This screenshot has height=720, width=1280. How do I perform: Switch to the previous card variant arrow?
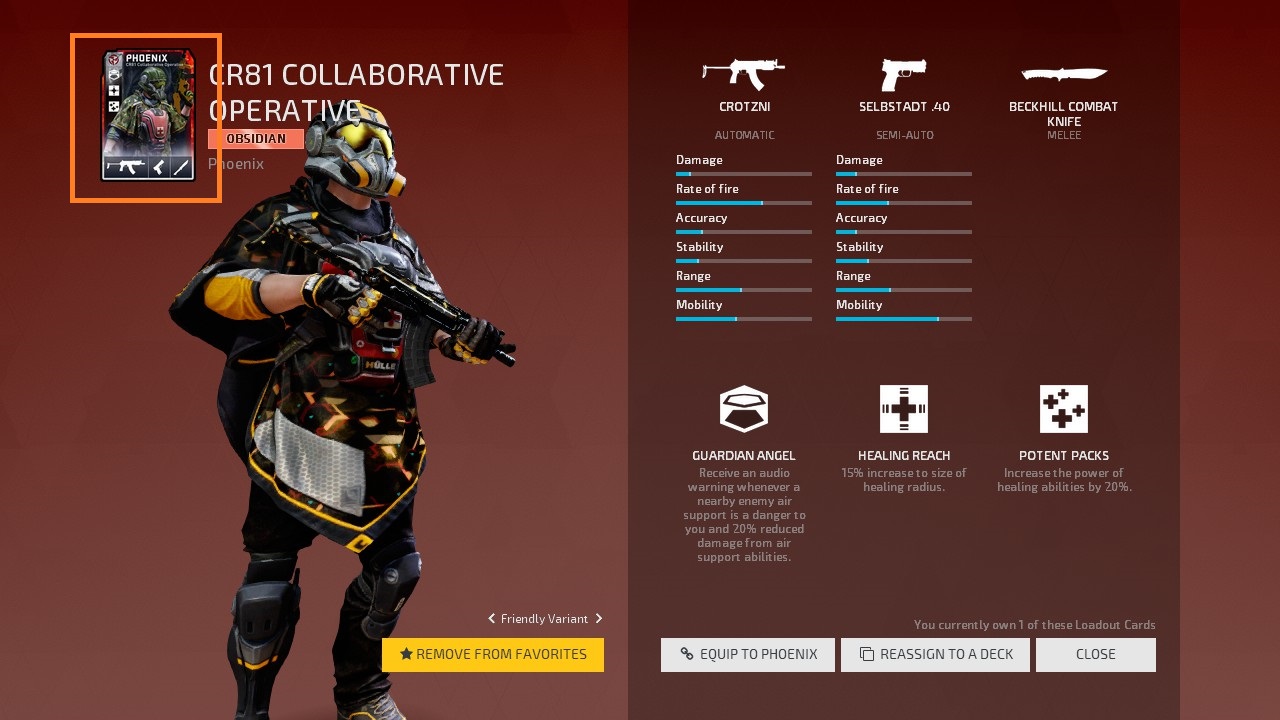click(491, 619)
